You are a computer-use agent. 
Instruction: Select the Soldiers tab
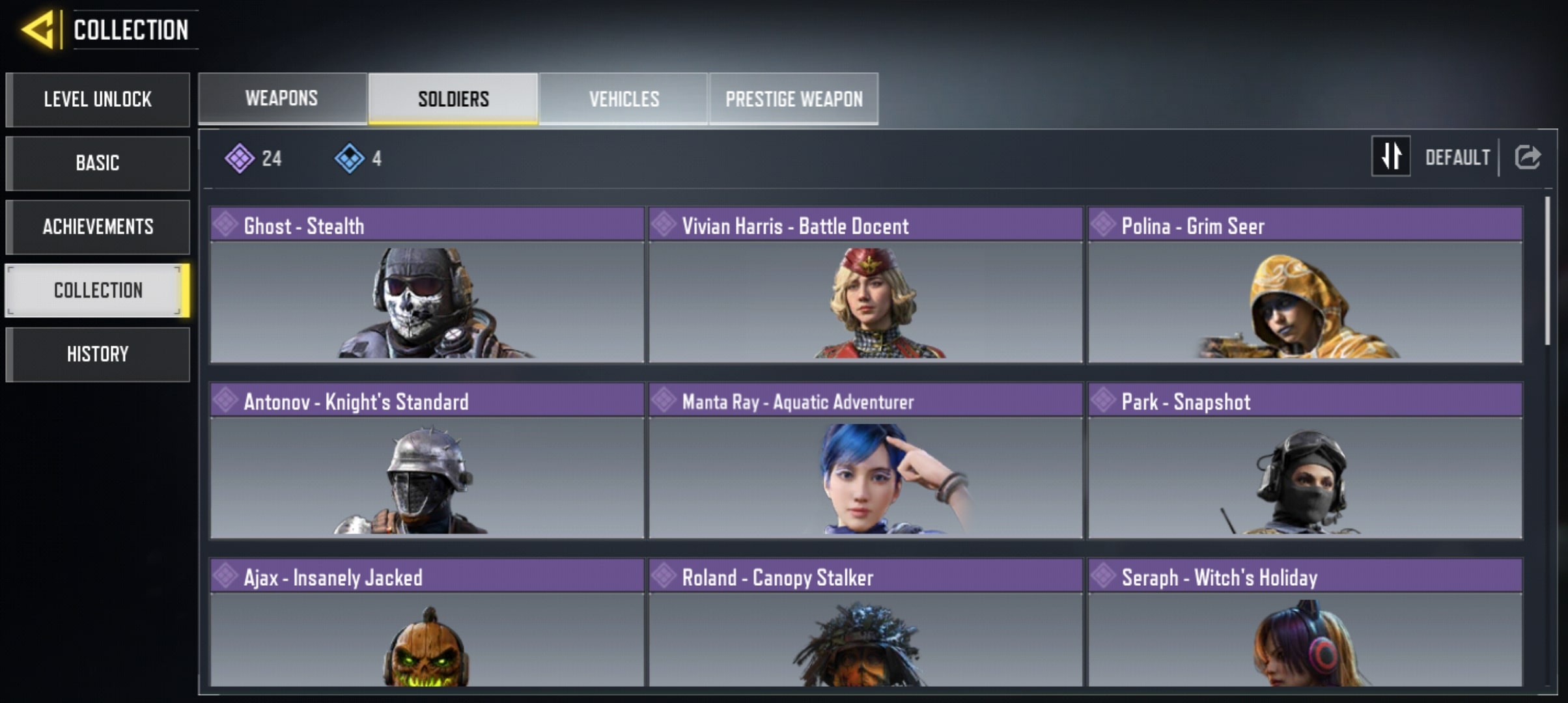(453, 98)
